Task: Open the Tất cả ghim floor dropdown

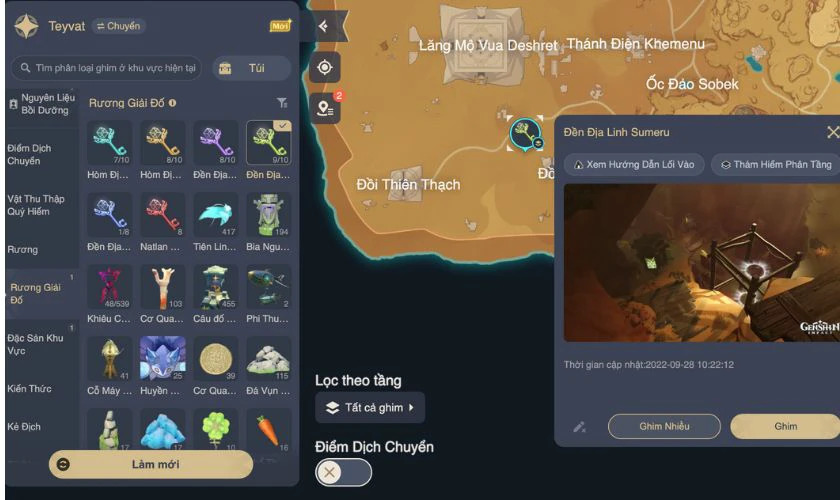Action: [370, 407]
